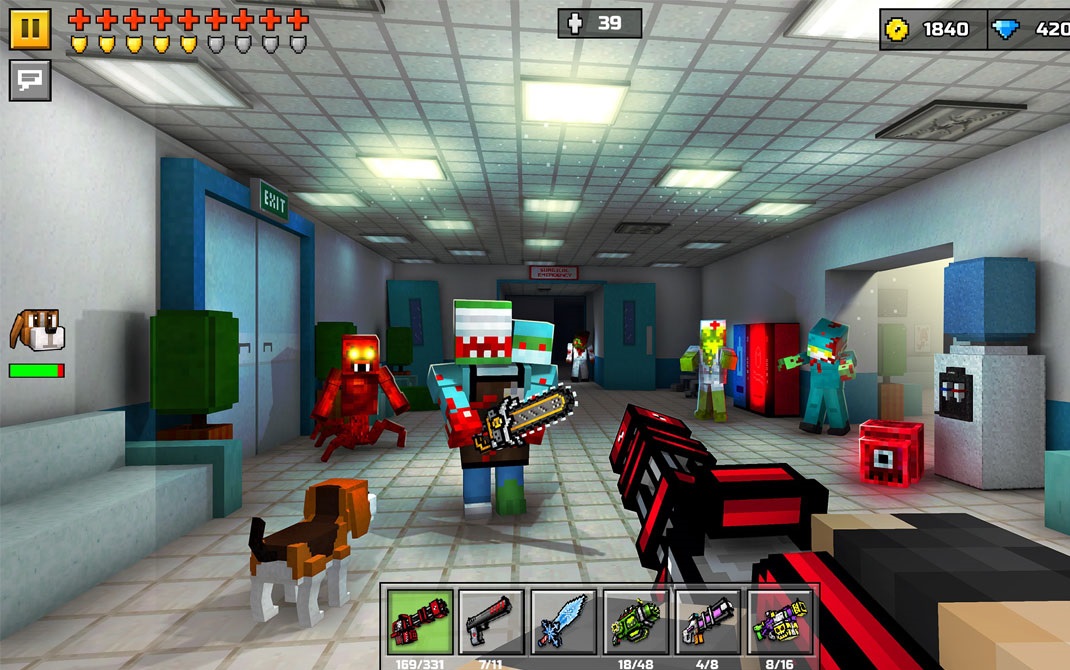
Task: Tap the gold coin currency counter
Action: (932, 29)
